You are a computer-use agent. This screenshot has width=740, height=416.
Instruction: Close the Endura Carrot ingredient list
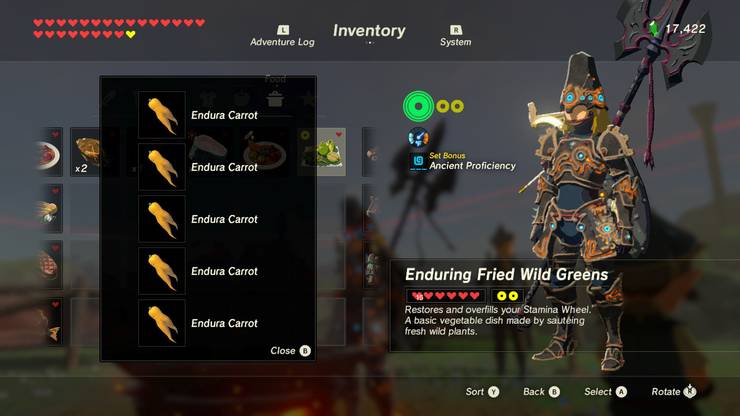(290, 351)
